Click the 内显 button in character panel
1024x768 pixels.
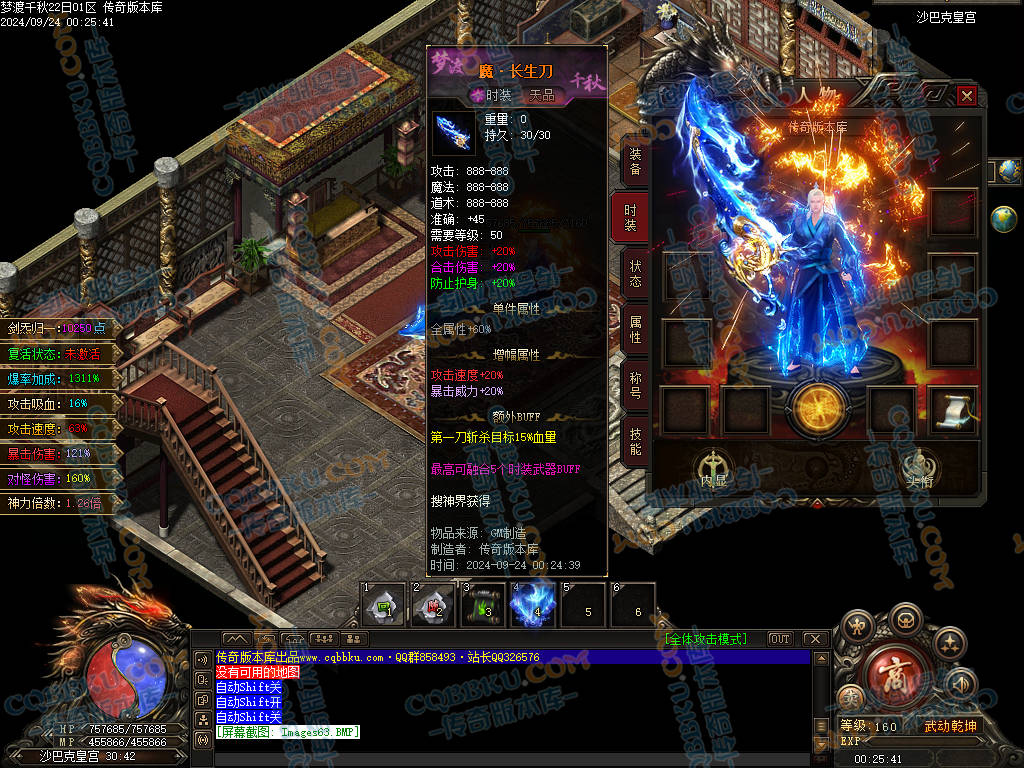(713, 466)
